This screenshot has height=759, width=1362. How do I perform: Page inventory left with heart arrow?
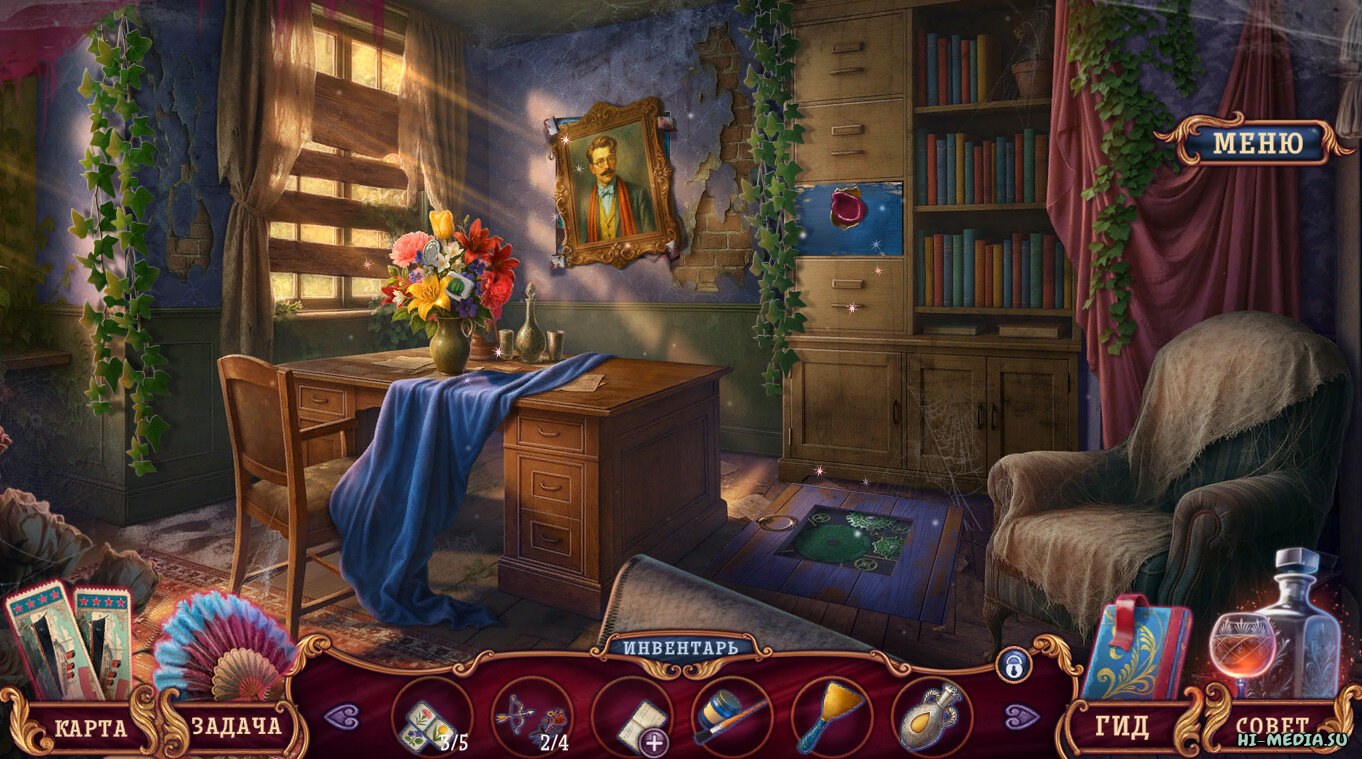pos(342,716)
